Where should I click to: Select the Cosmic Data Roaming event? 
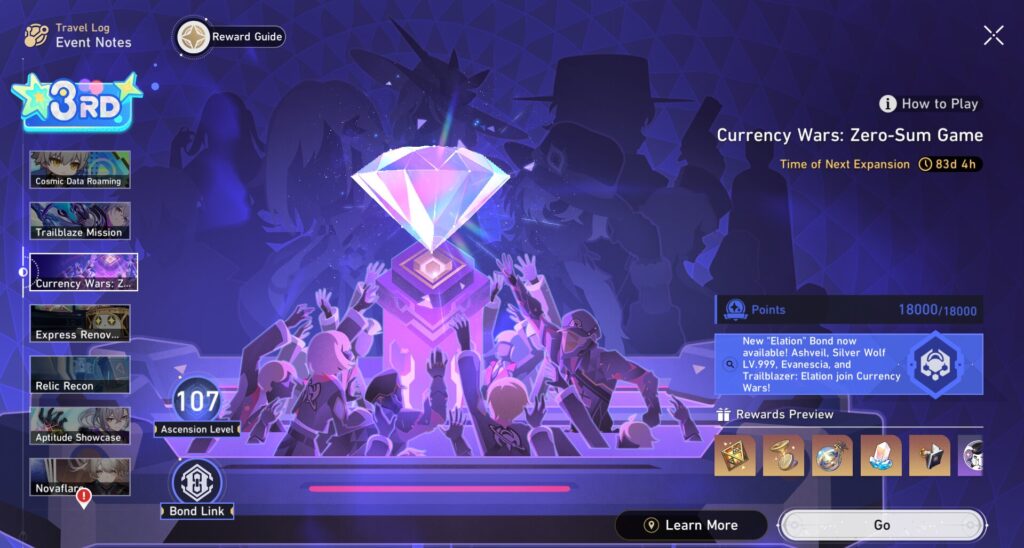80,169
